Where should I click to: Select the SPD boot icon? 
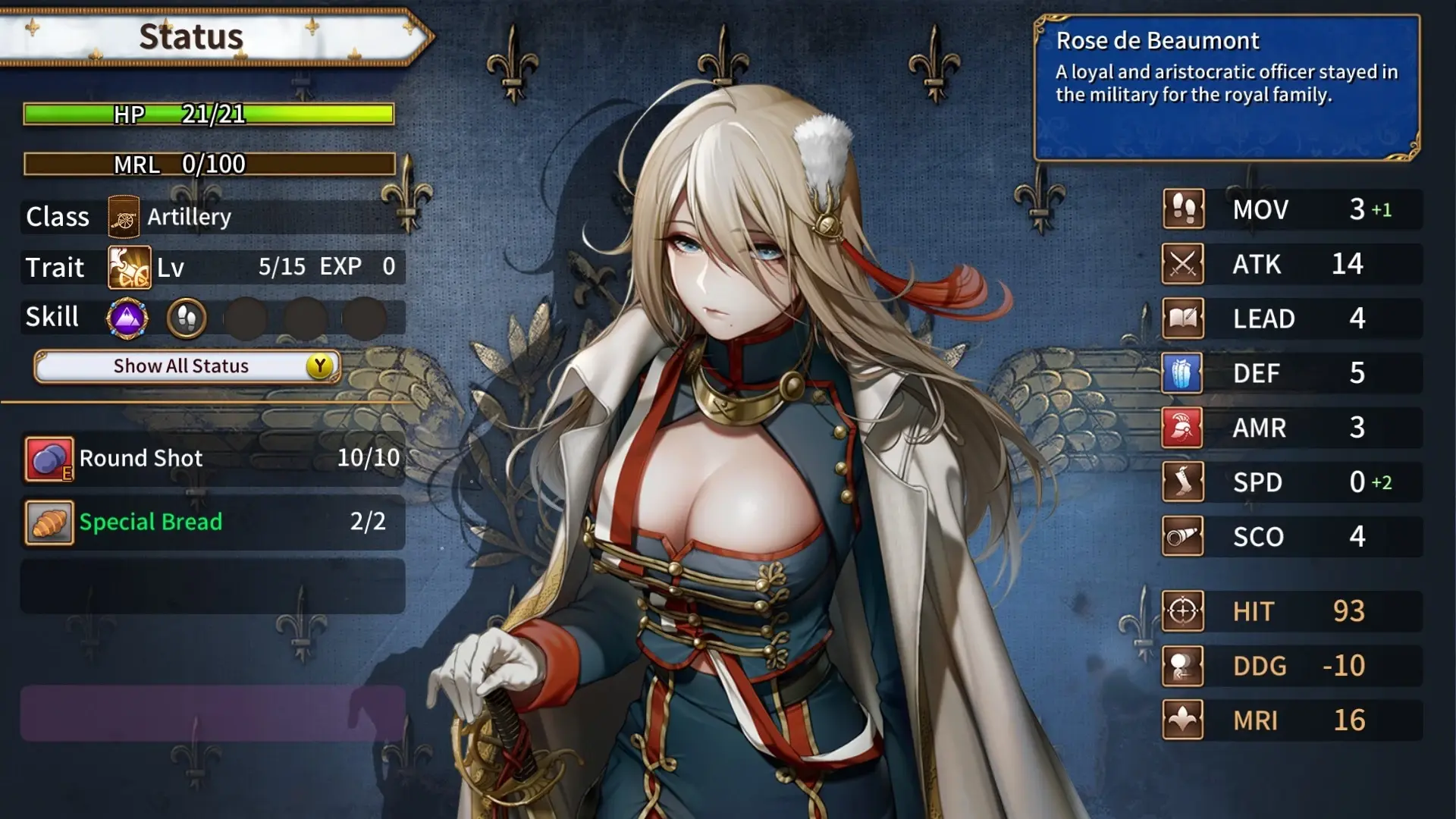1183,482
